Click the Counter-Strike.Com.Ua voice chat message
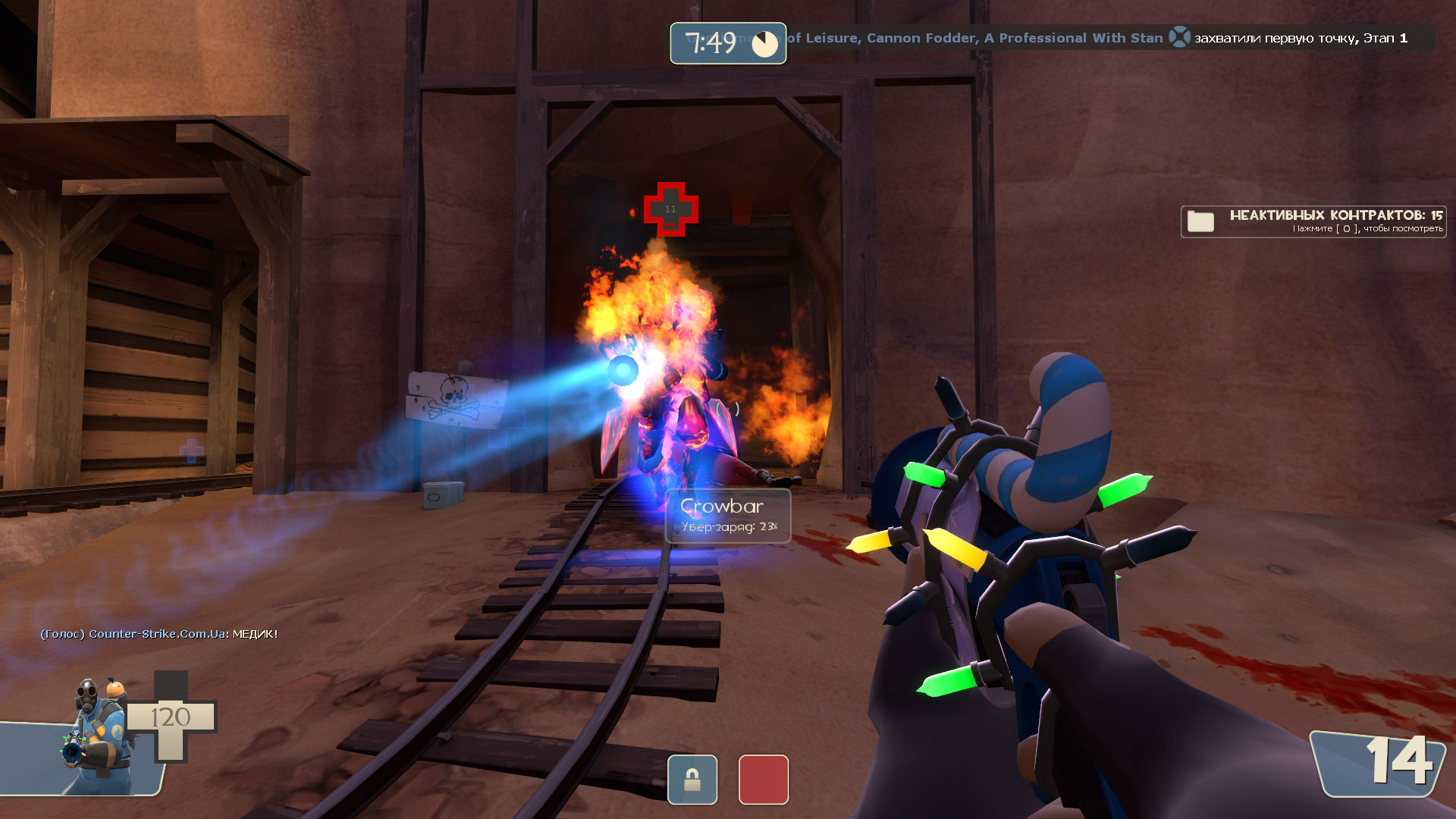The height and width of the screenshot is (819, 1456). pyautogui.click(x=159, y=634)
